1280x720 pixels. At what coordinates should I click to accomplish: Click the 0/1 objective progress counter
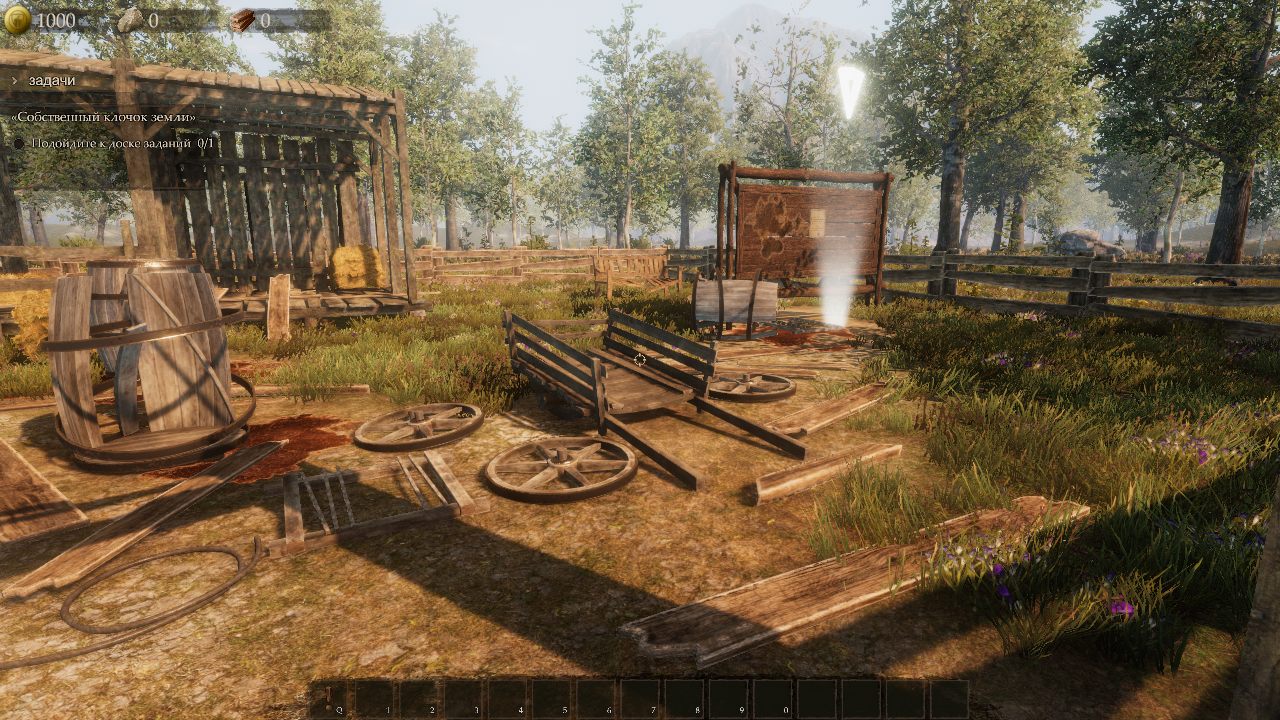(x=203, y=142)
